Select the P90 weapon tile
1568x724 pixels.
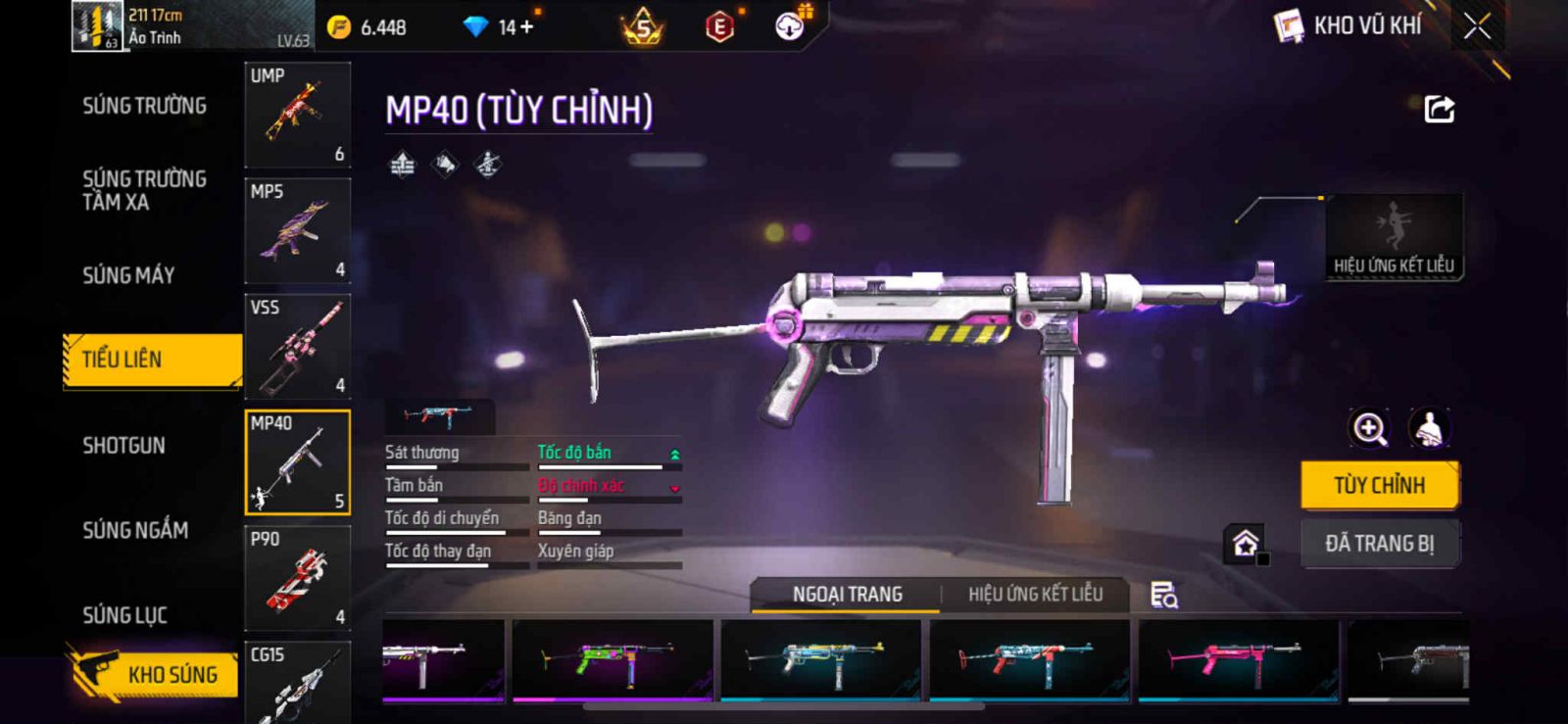click(297, 578)
